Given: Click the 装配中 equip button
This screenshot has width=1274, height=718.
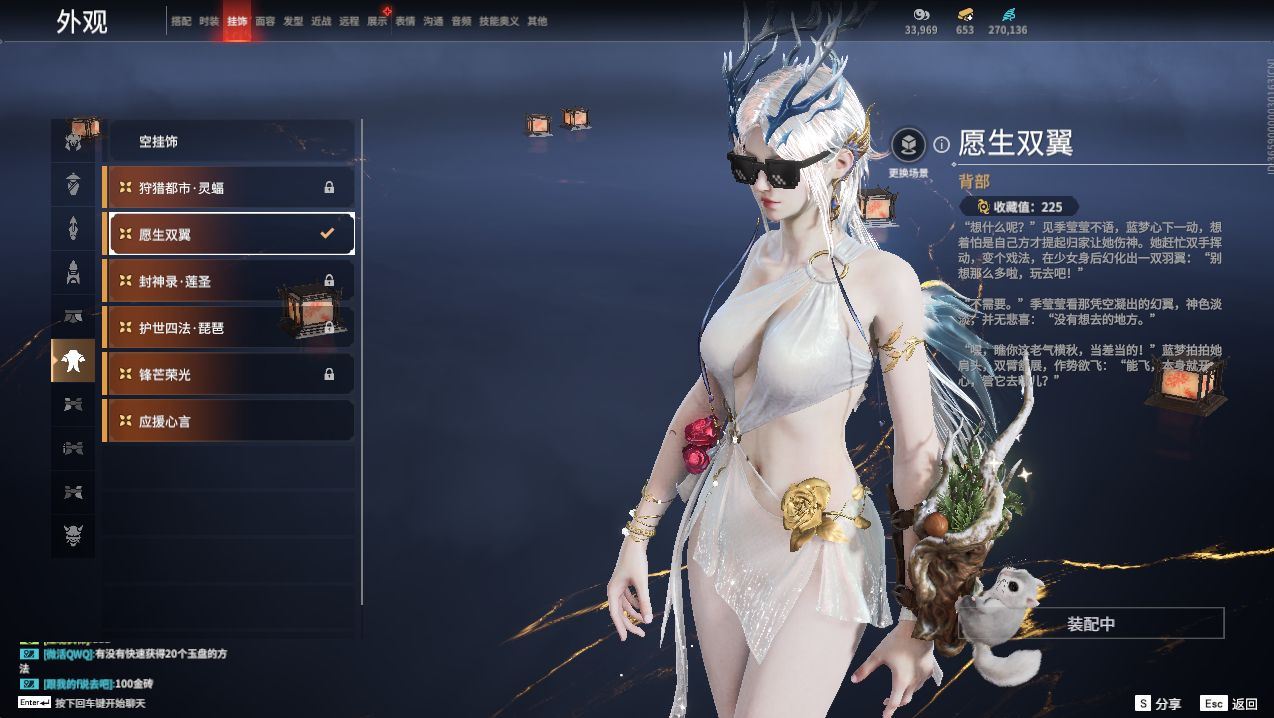Looking at the screenshot, I should (x=1091, y=624).
